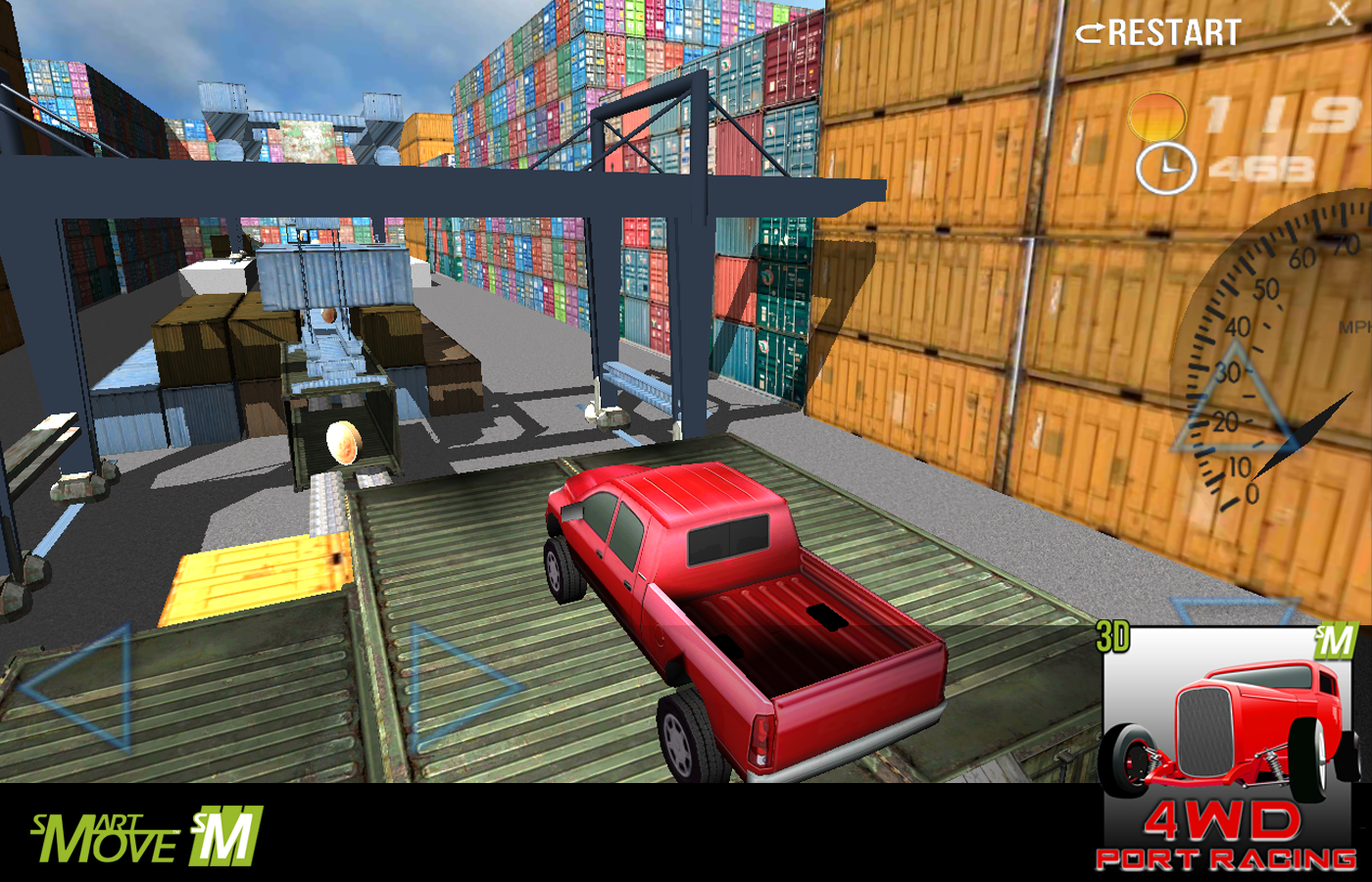Image resolution: width=1372 pixels, height=882 pixels.
Task: Steer right with the right arrow
Action: pyautogui.click(x=459, y=685)
